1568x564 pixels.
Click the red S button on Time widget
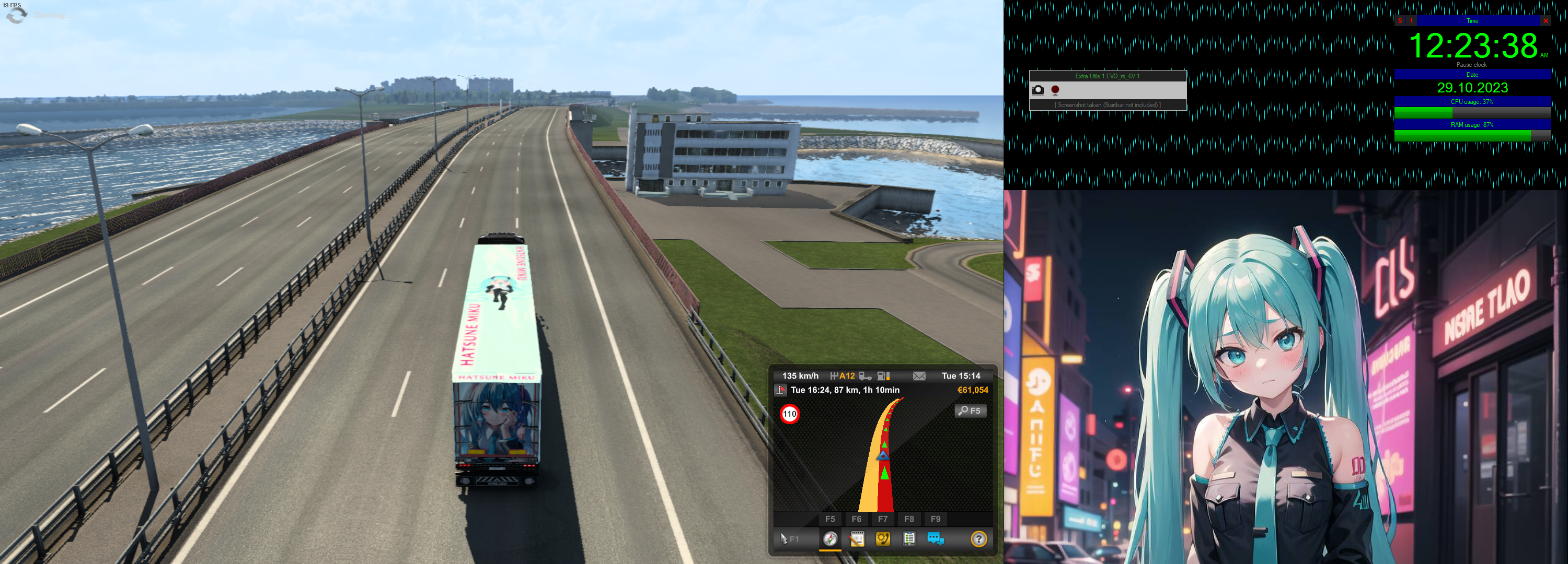(1400, 21)
